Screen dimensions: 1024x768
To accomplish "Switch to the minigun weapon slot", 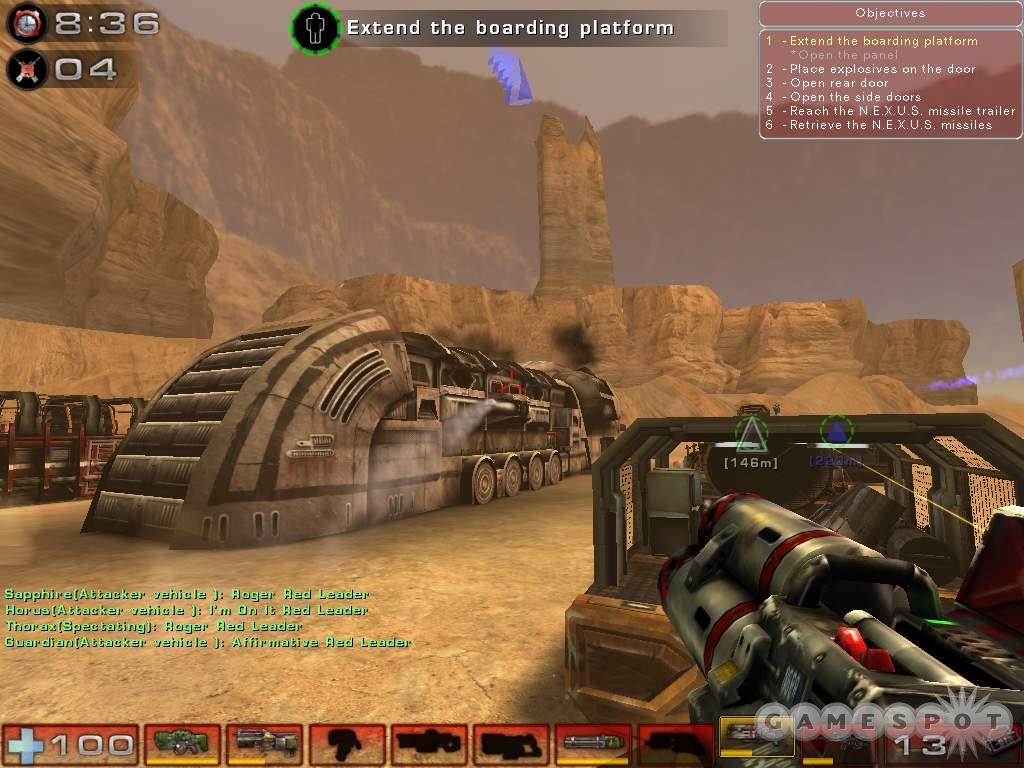I will click(592, 743).
